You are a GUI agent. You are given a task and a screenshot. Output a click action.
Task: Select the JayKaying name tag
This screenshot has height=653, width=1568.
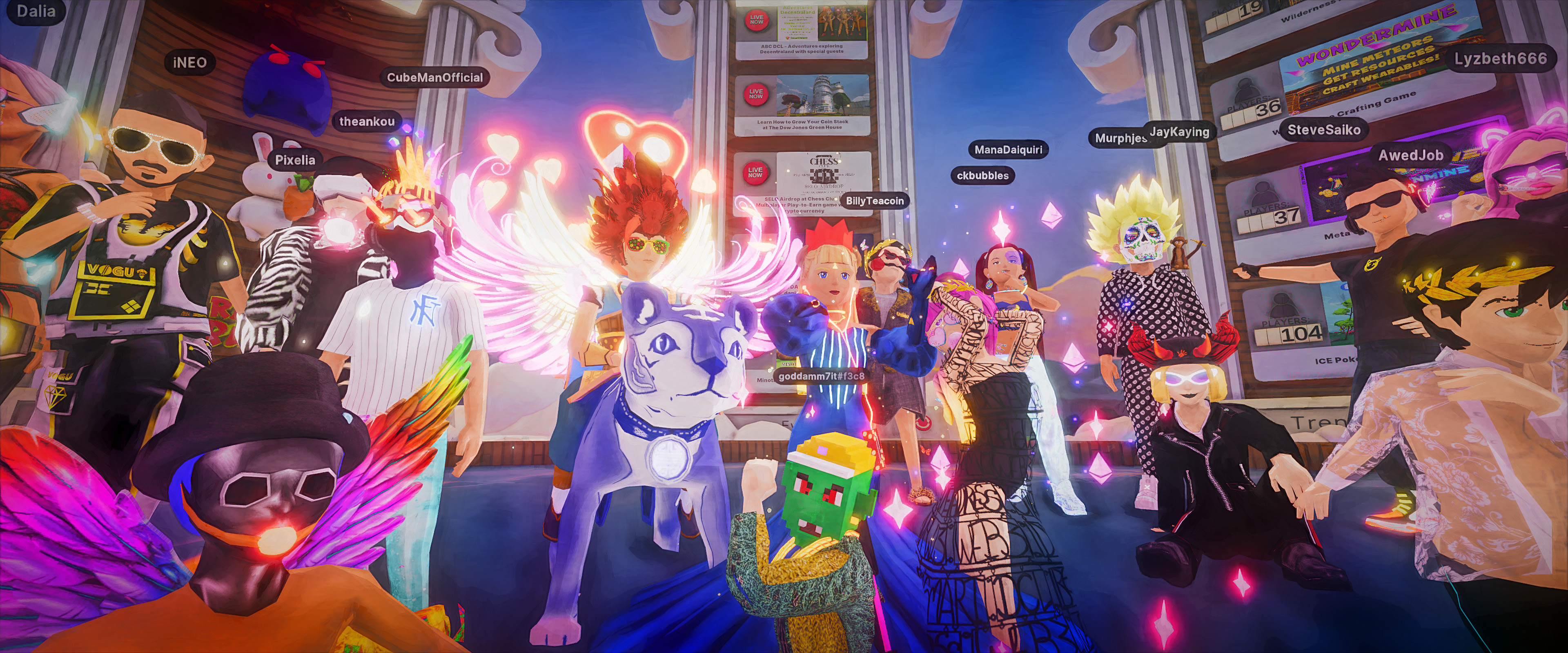[x=1180, y=131]
